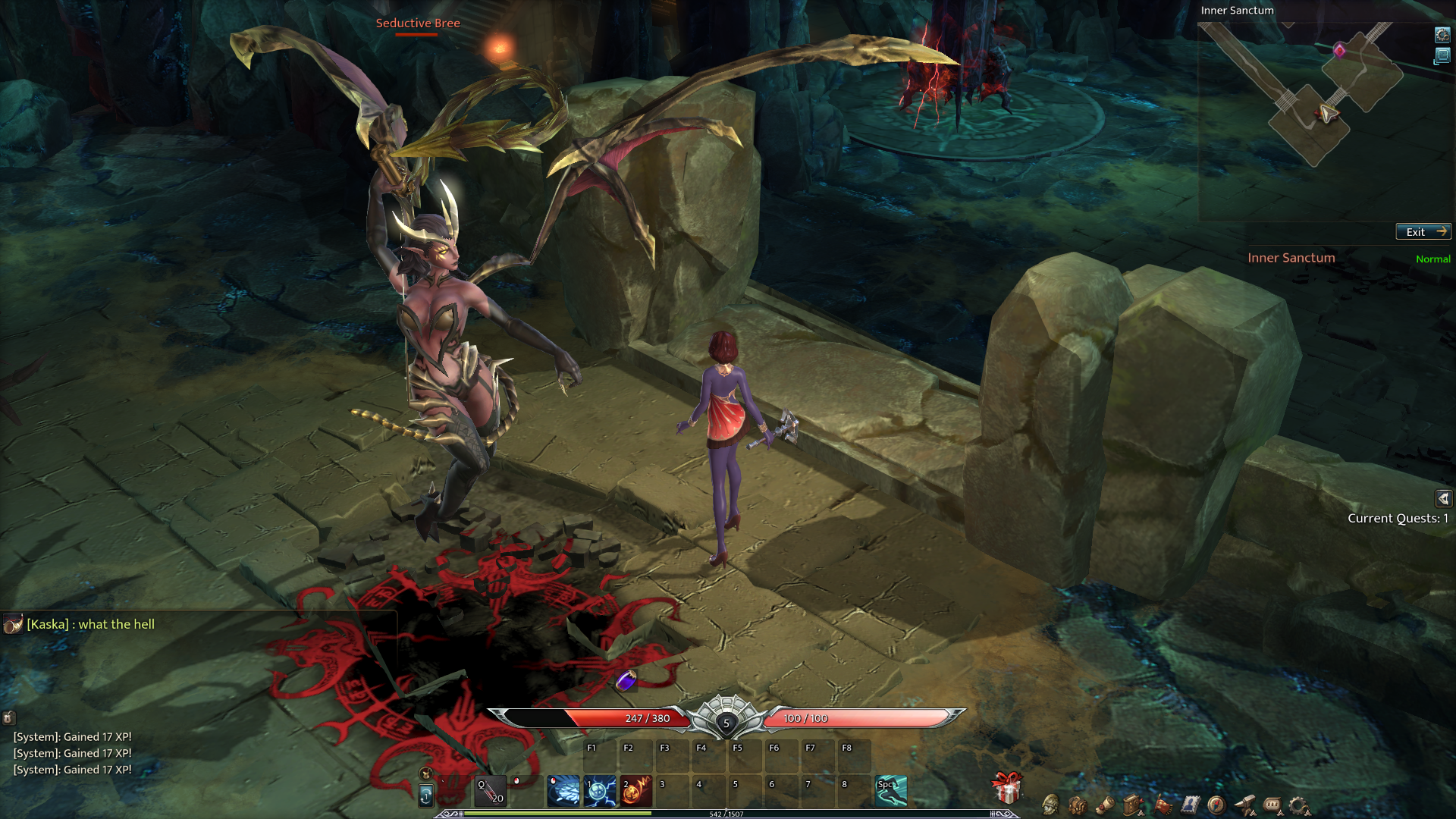Open the red gift box reward
This screenshot has height=819, width=1456.
[1007, 789]
